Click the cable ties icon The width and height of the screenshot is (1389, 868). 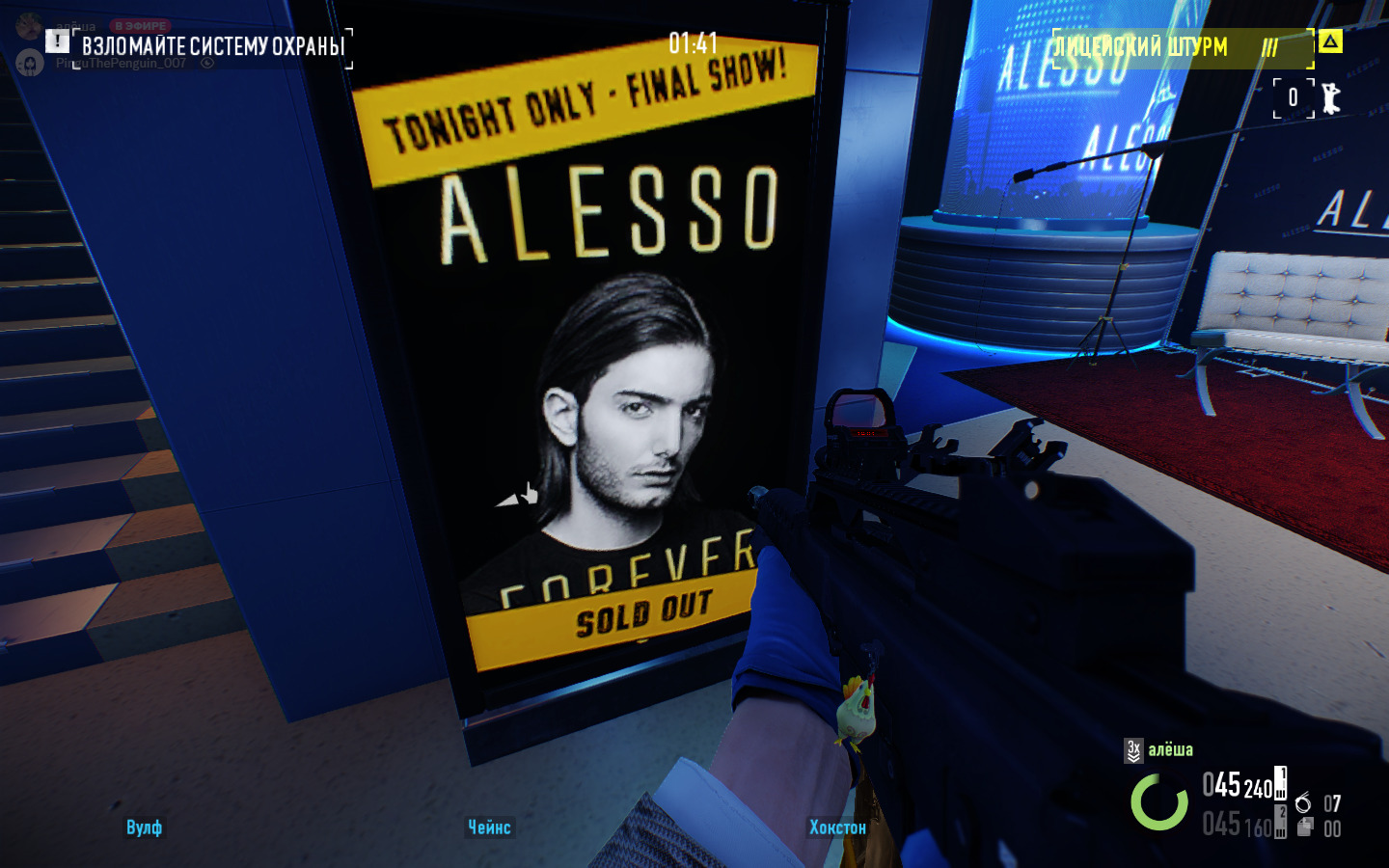tap(1303, 802)
